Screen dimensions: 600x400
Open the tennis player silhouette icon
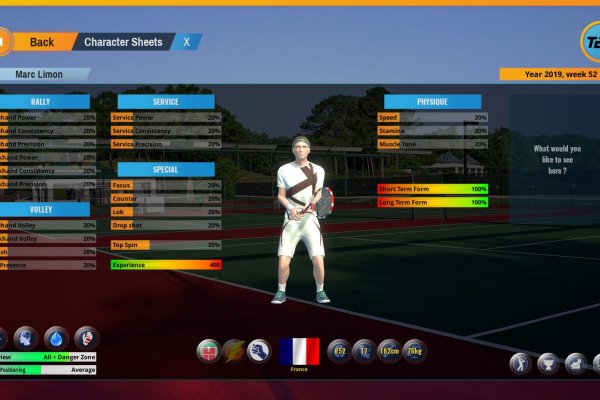pyautogui.click(x=521, y=363)
